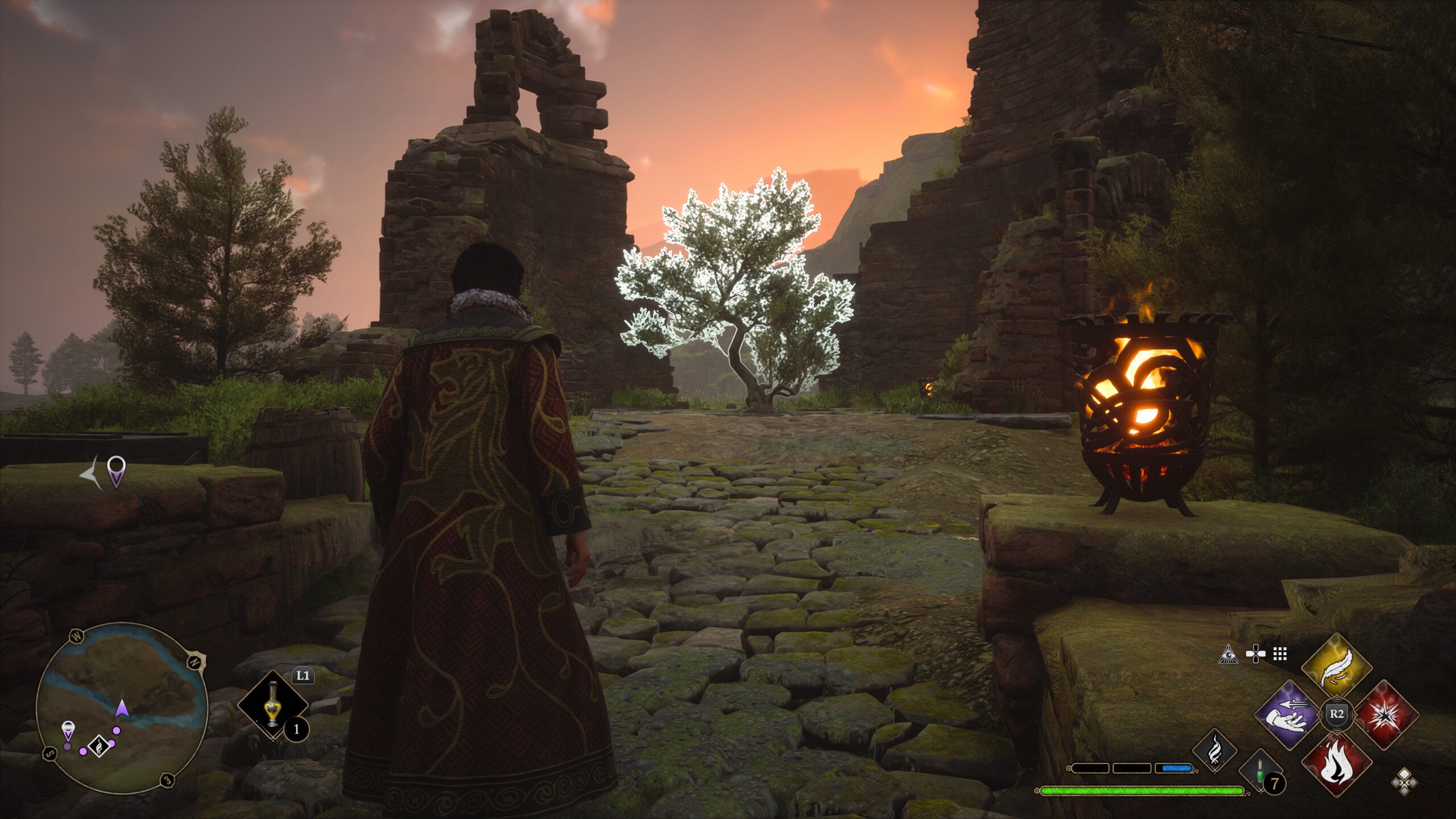Activate the purple Accio hand spell
Image resolution: width=1456 pixels, height=819 pixels.
click(1287, 714)
